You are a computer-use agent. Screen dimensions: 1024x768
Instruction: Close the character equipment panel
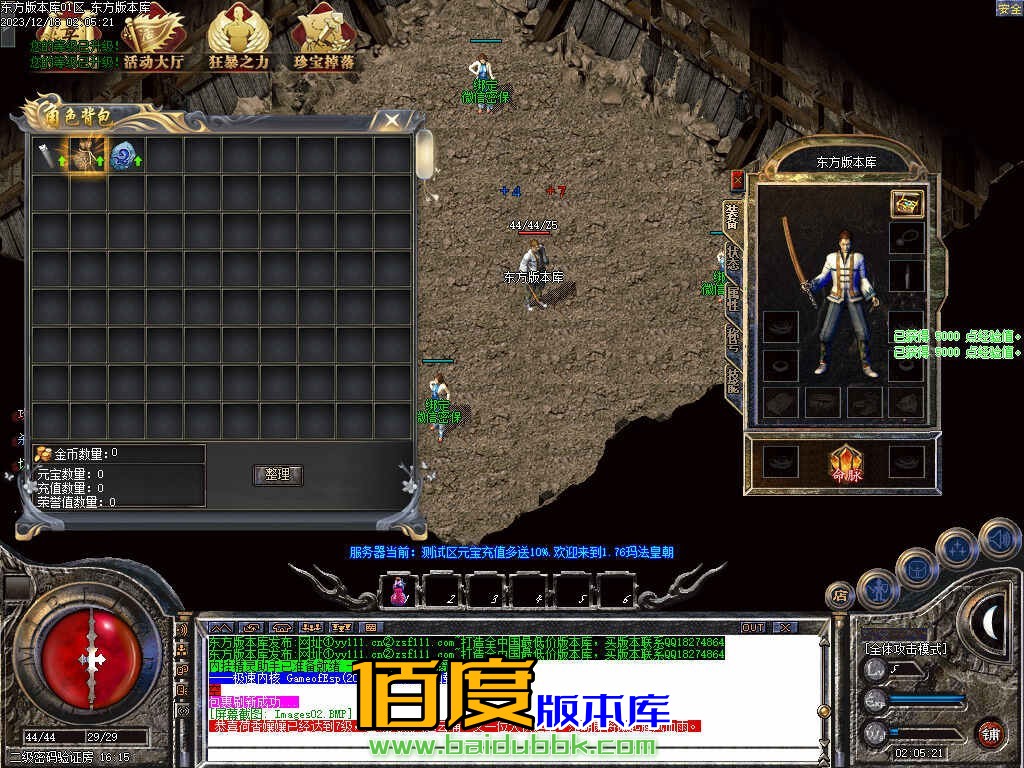coord(737,180)
